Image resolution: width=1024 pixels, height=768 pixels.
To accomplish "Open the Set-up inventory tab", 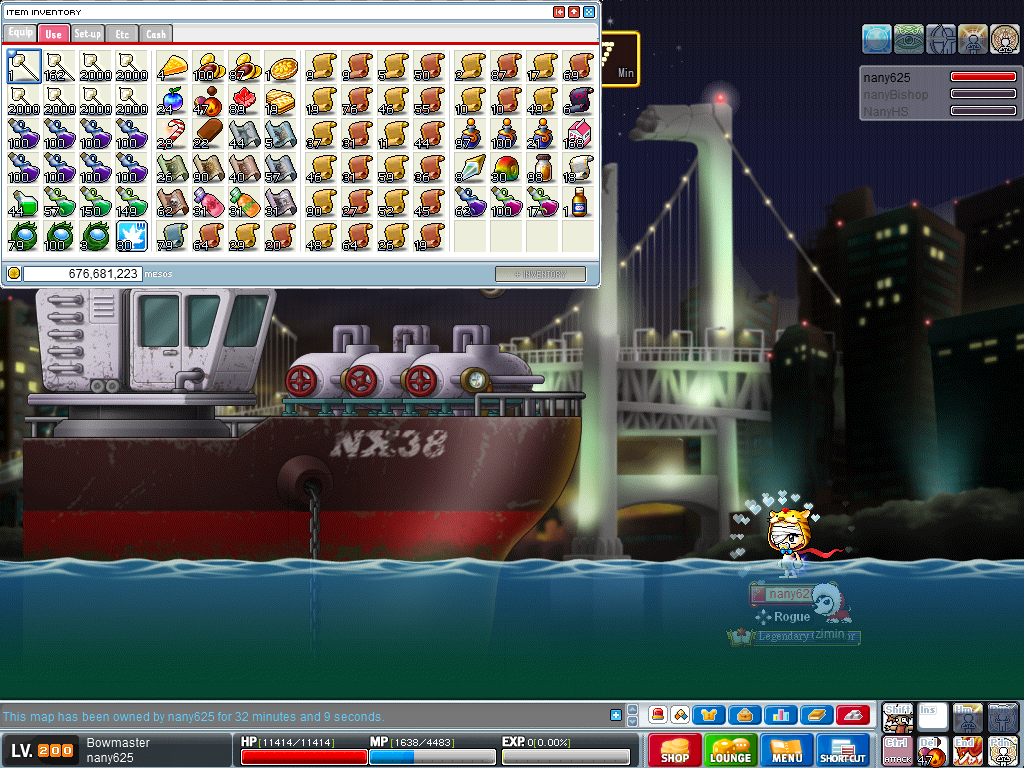I will [x=88, y=34].
